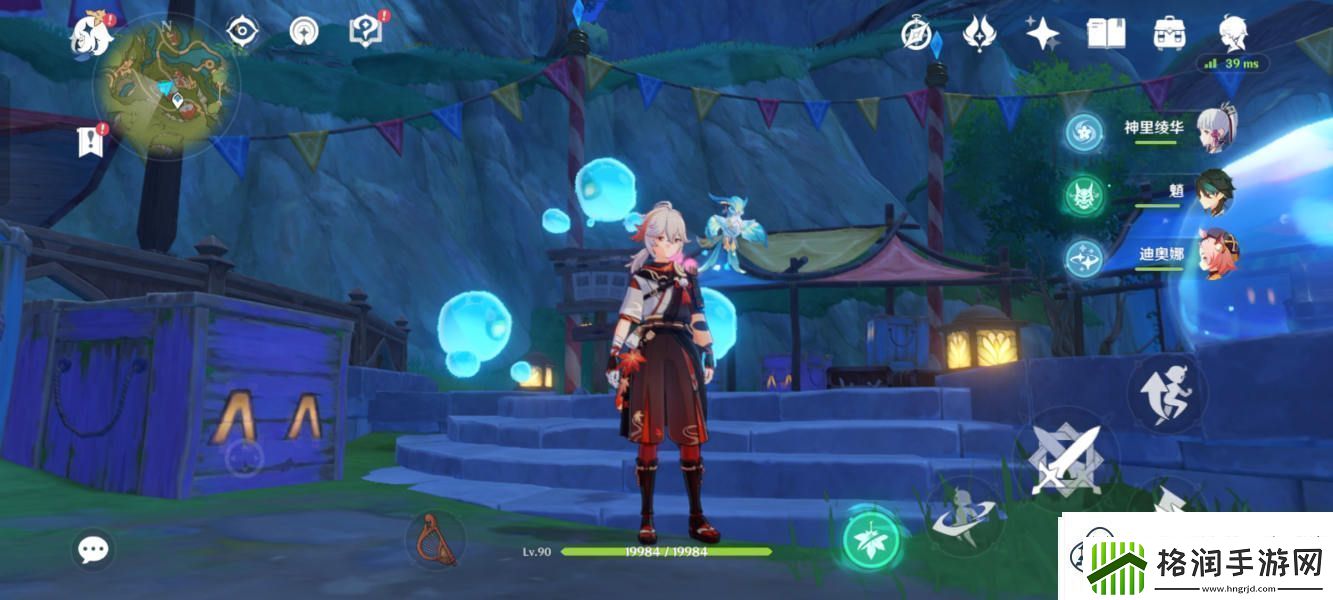Open the chat speech bubble

pos(94,548)
